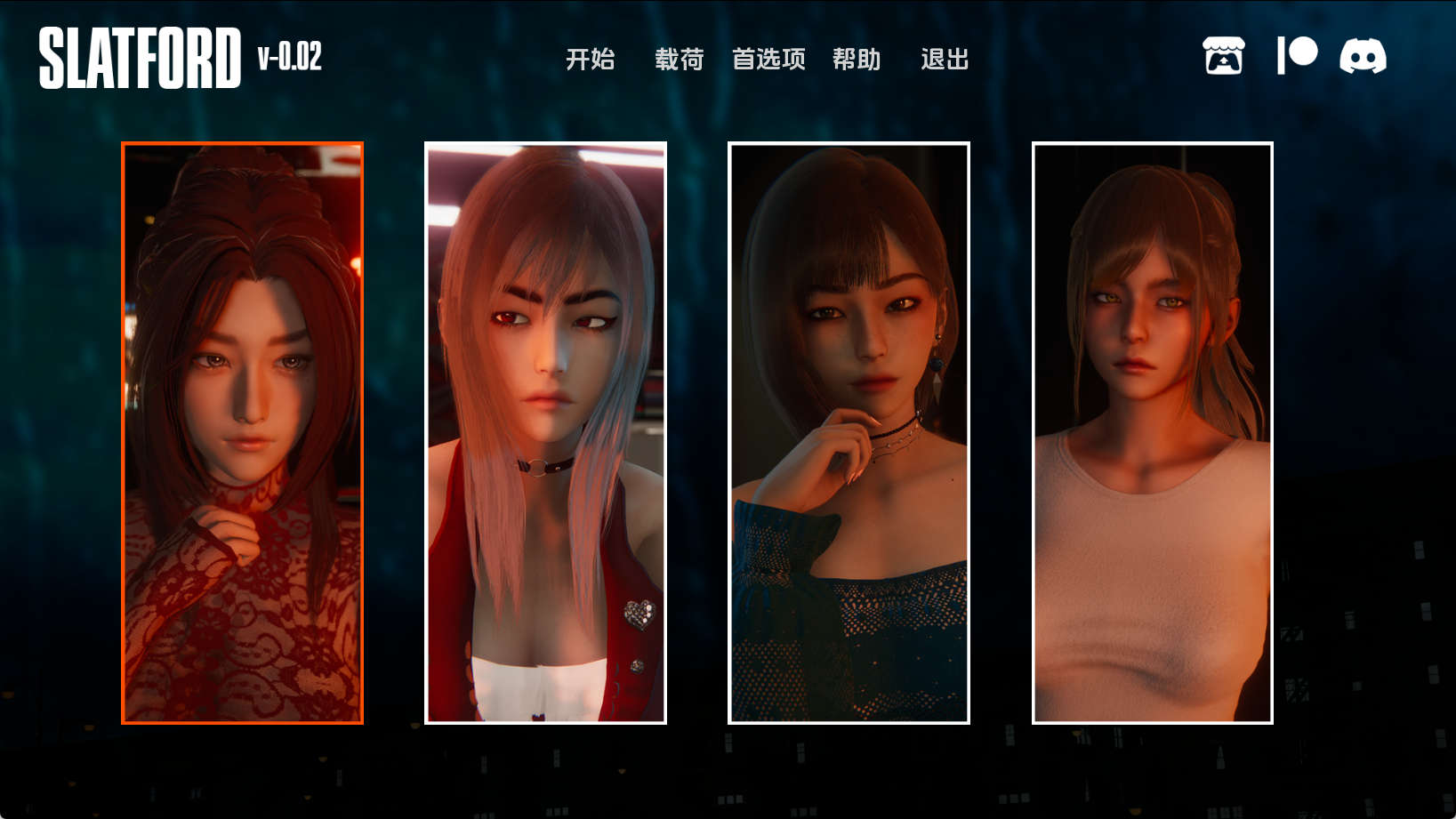Click 退出 to quit the game

(945, 60)
